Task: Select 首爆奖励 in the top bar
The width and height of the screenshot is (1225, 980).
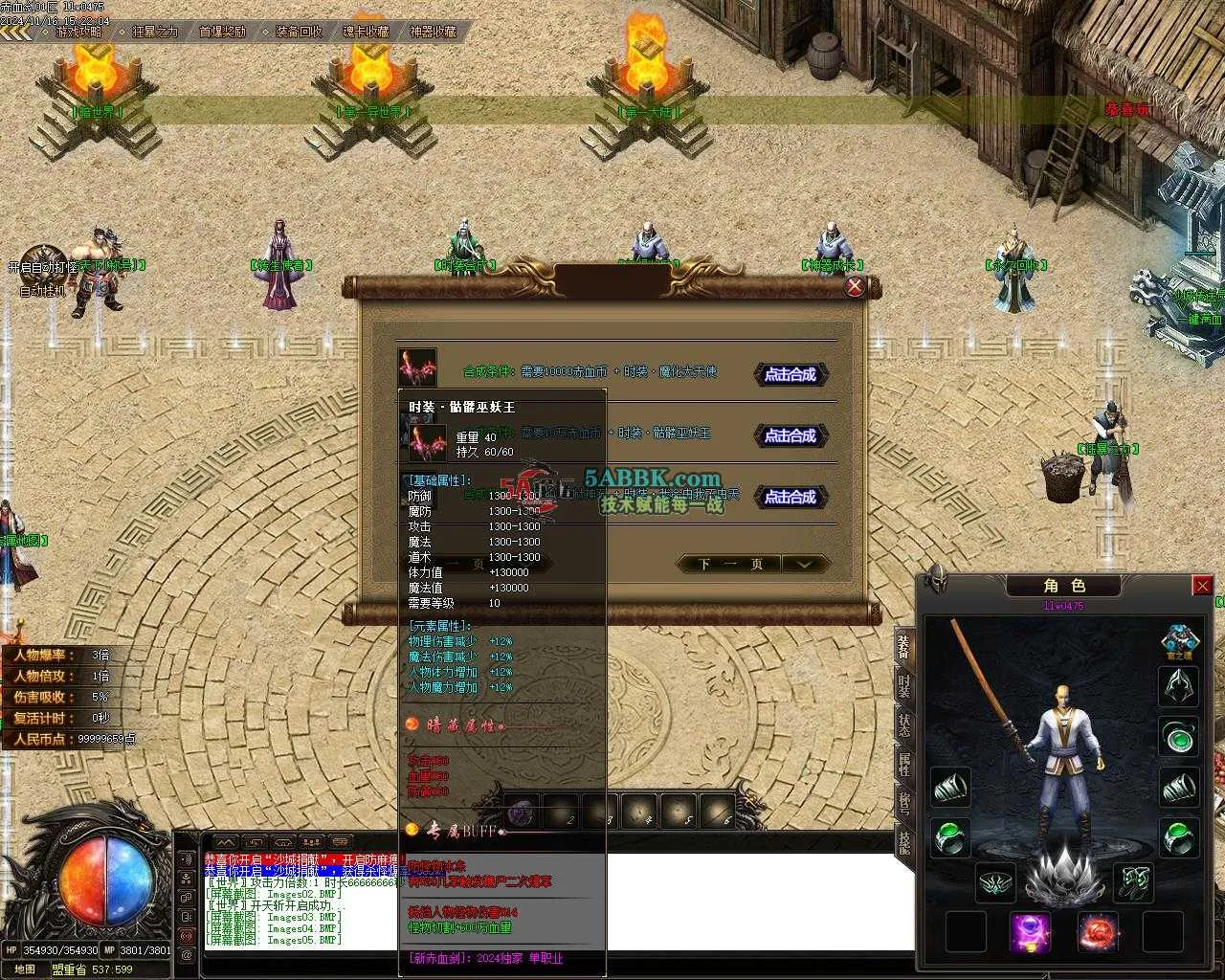Action: tap(222, 32)
